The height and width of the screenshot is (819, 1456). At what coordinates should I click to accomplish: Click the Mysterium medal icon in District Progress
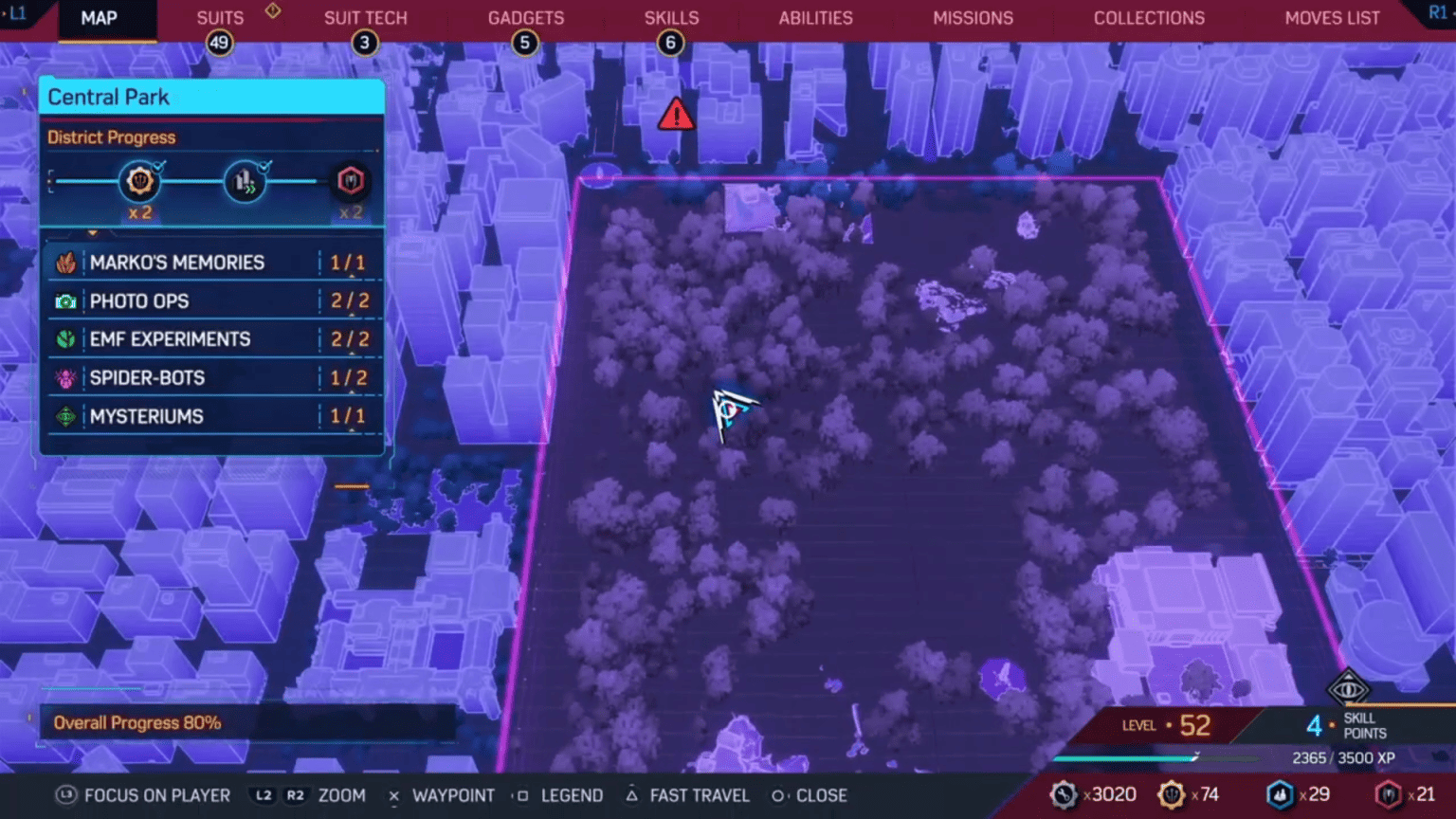coord(351,182)
